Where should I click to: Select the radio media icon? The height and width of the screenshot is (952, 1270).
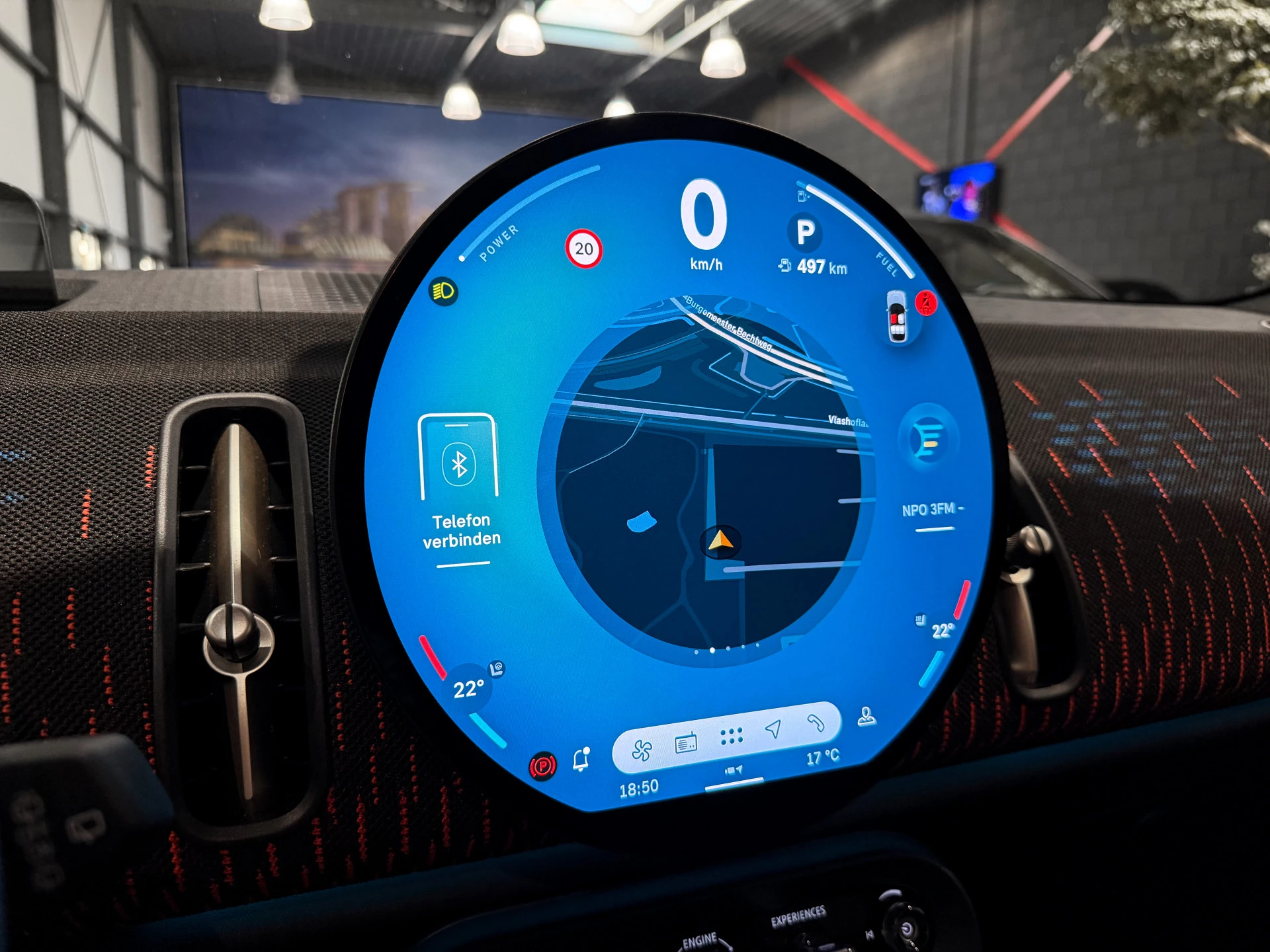[686, 744]
